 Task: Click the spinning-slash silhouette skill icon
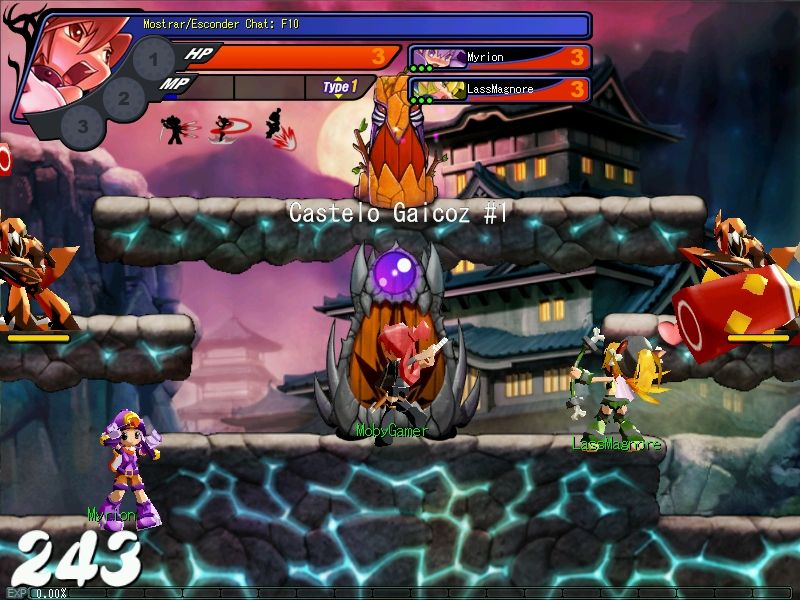(228, 129)
